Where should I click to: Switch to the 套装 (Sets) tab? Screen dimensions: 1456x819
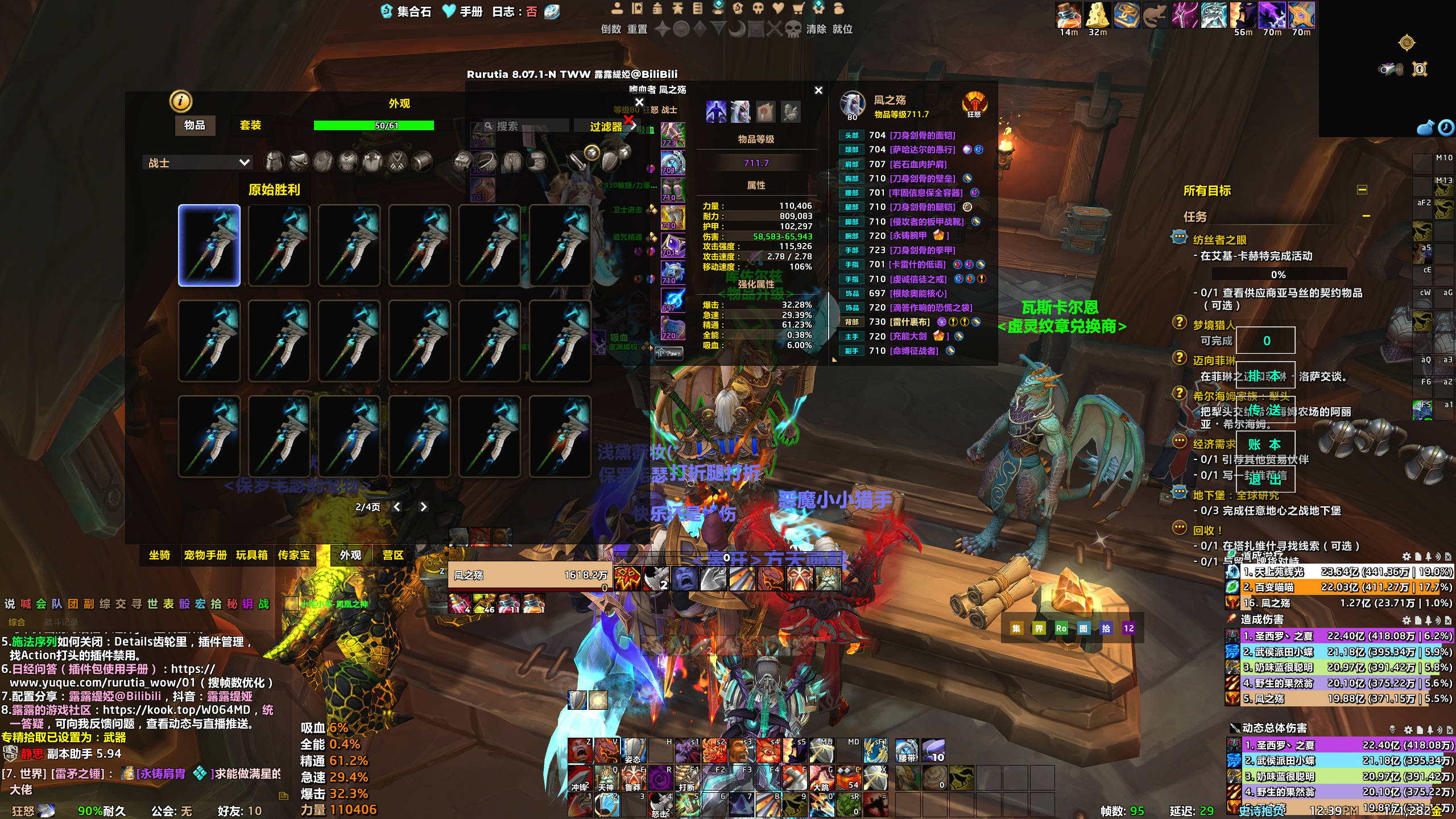250,125
